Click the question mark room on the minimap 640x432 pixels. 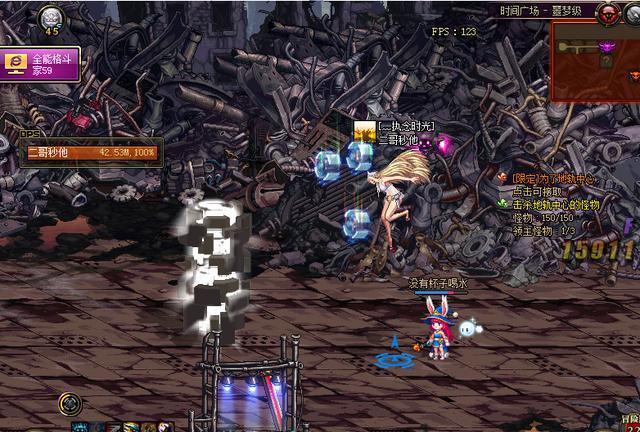coord(605,61)
